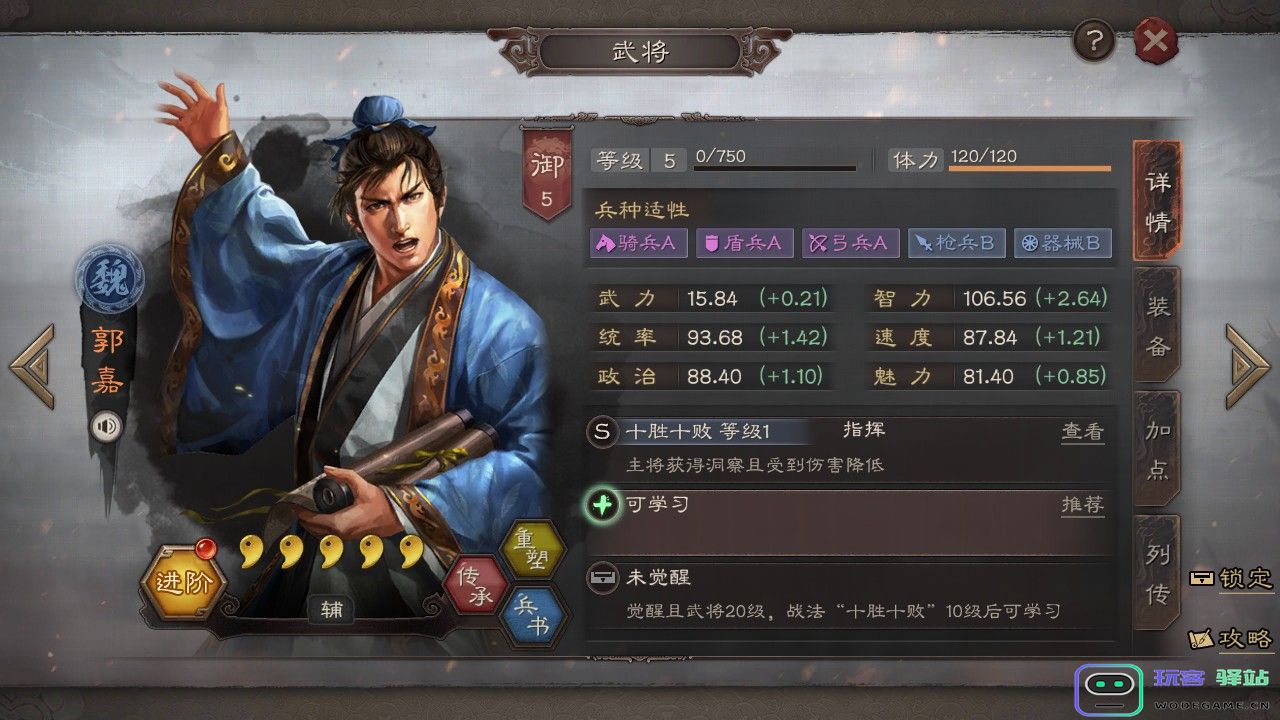Viewport: 1280px width, 720px height.
Task: Switch to the 装备 equipment tab
Action: (x=1157, y=325)
